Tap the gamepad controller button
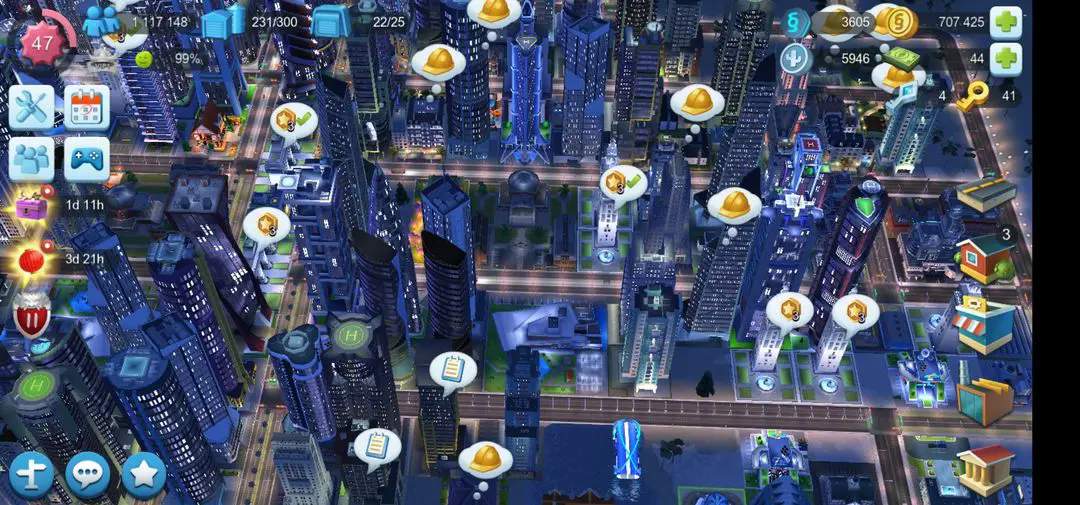Image resolution: width=1080 pixels, height=505 pixels. [87, 159]
